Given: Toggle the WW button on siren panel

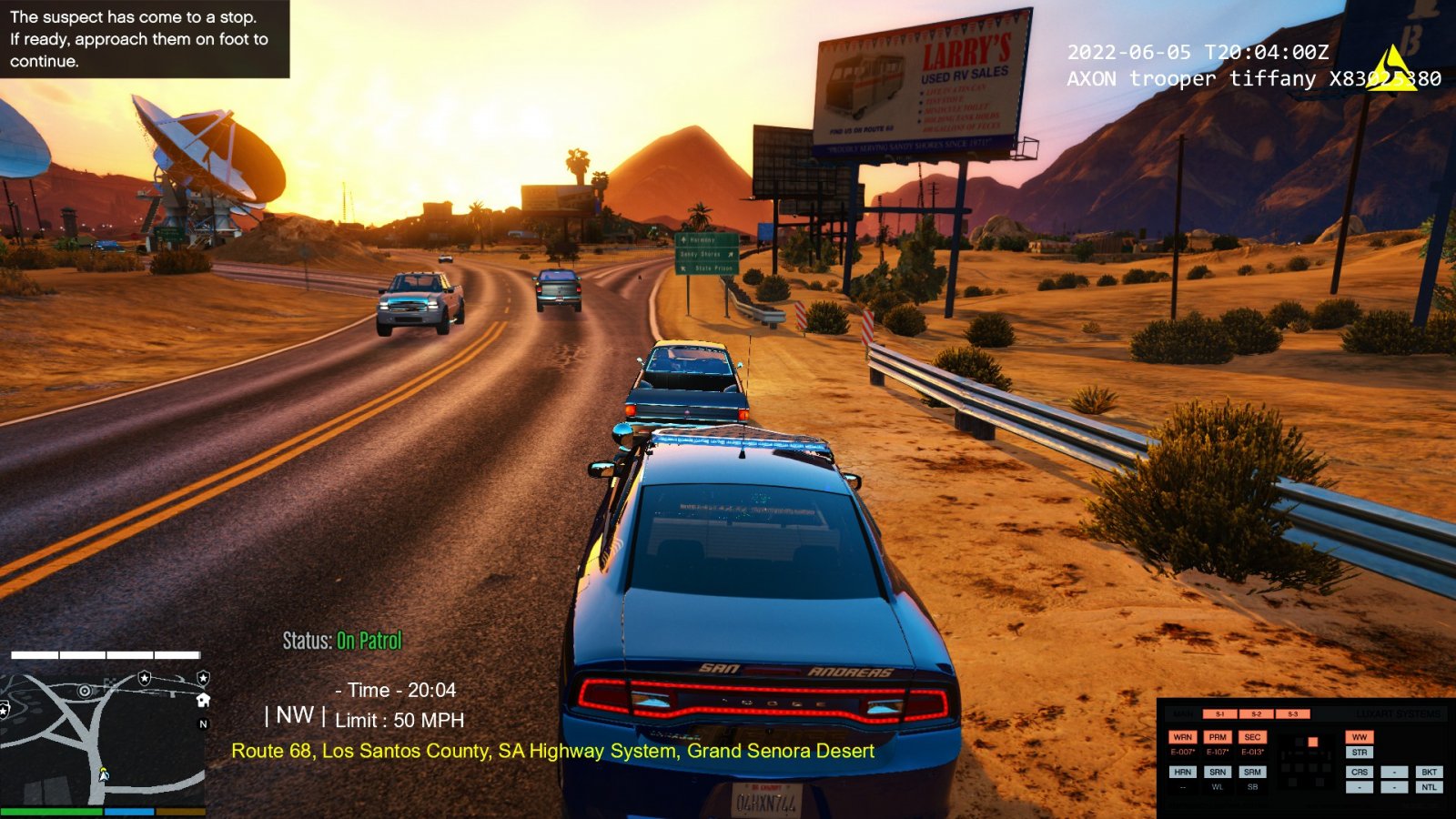Looking at the screenshot, I should [x=1360, y=737].
